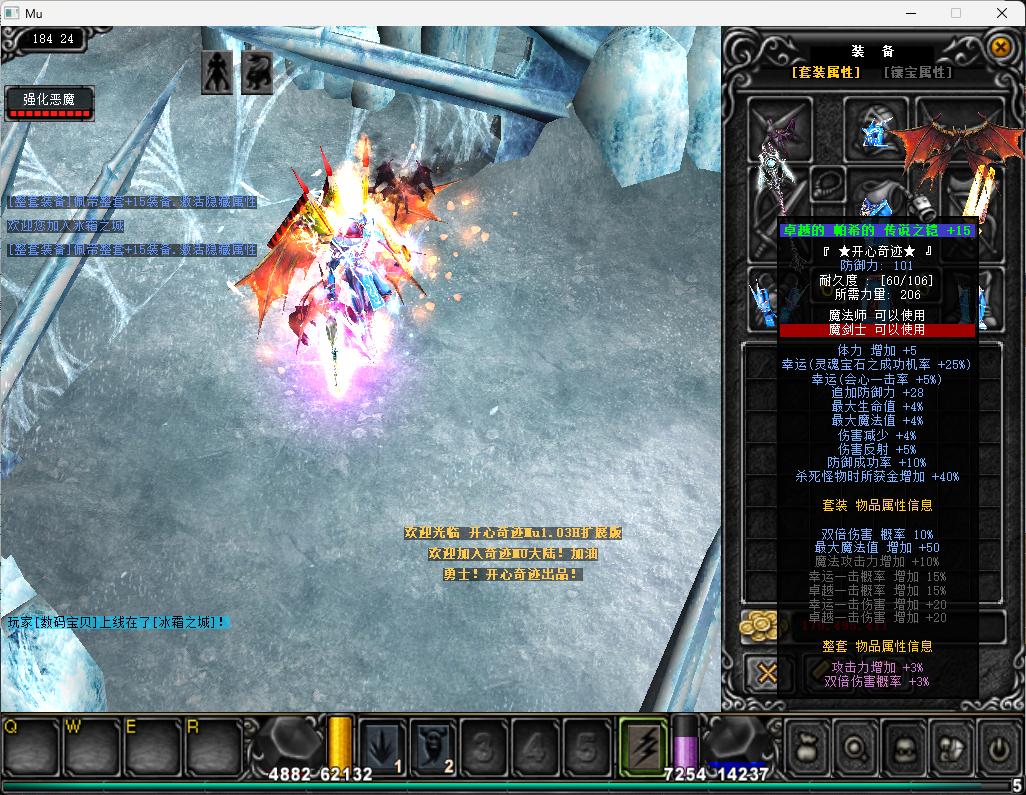Activate the lightning bolt skill icon
The width and height of the screenshot is (1026, 795).
pyautogui.click(x=642, y=745)
